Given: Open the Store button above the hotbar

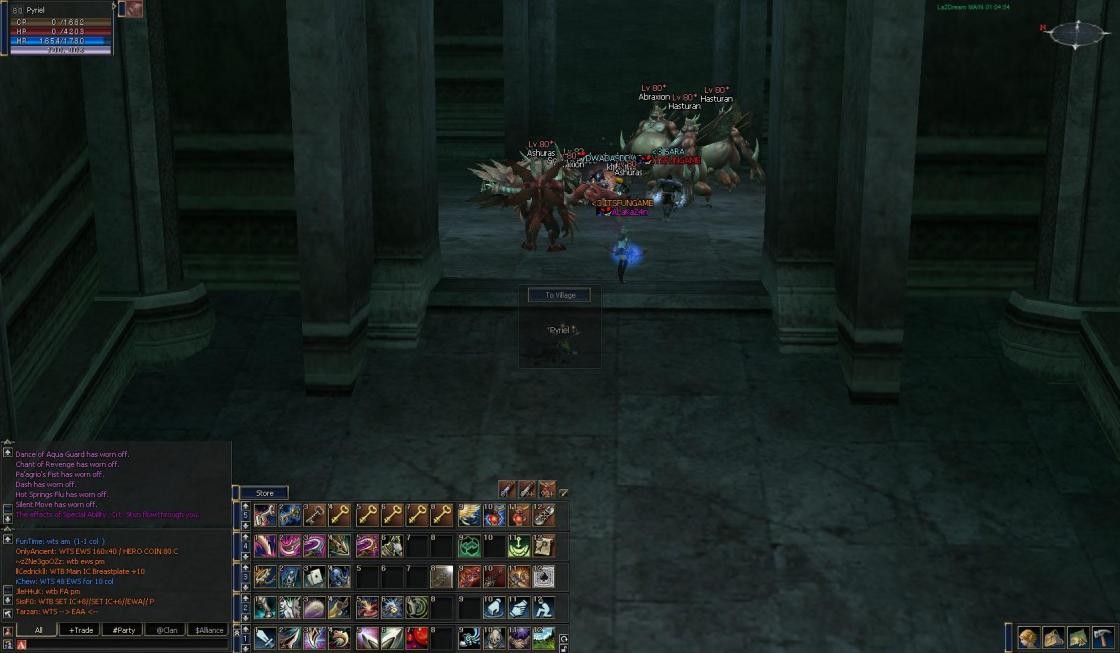Looking at the screenshot, I should [265, 493].
